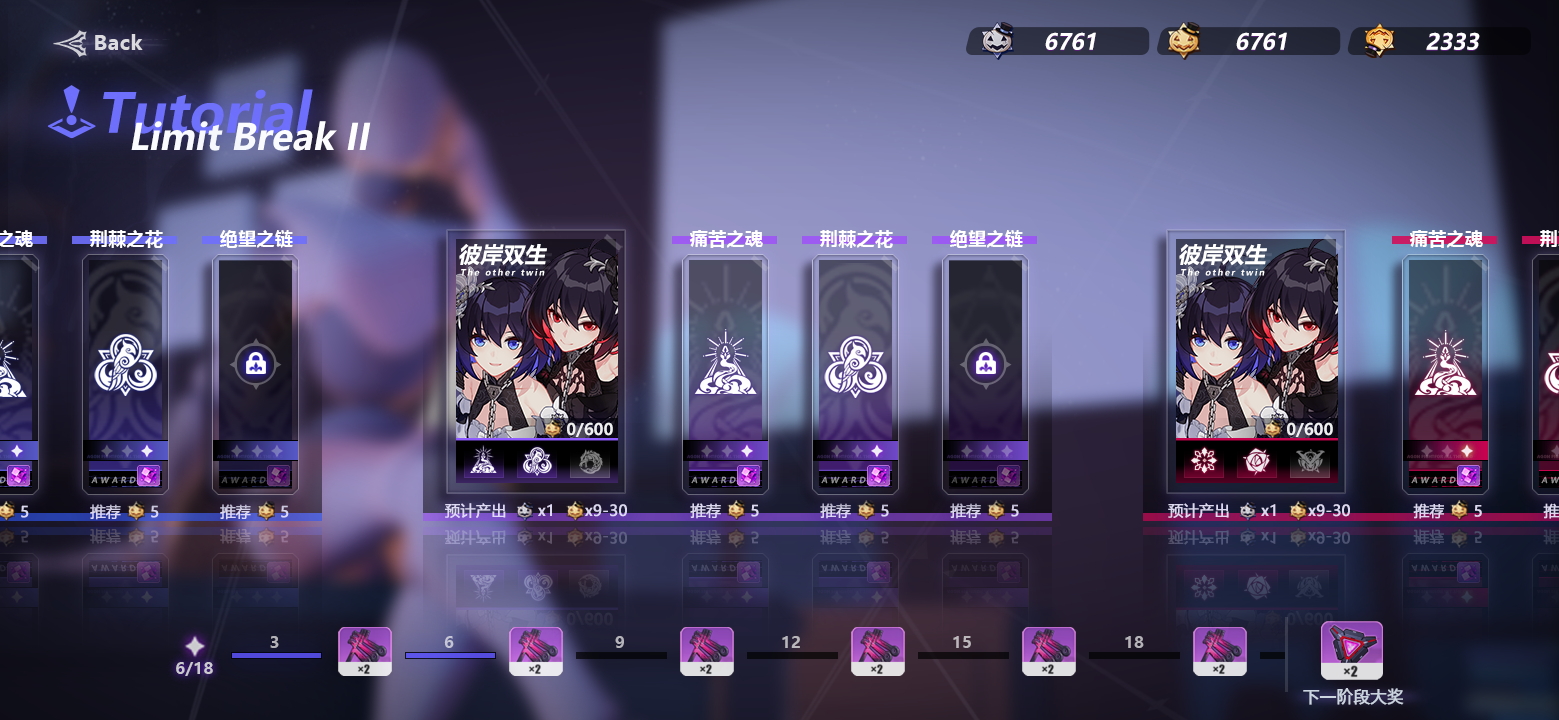The width and height of the screenshot is (1559, 720).
Task: View the 9-star milestone reward box
Action: click(707, 651)
